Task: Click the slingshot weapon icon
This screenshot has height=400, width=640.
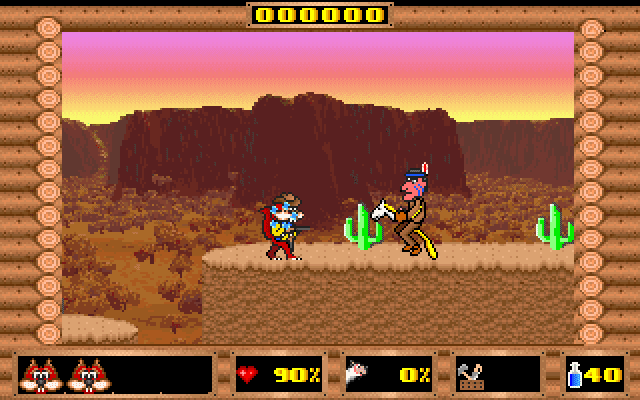Action: click(472, 376)
